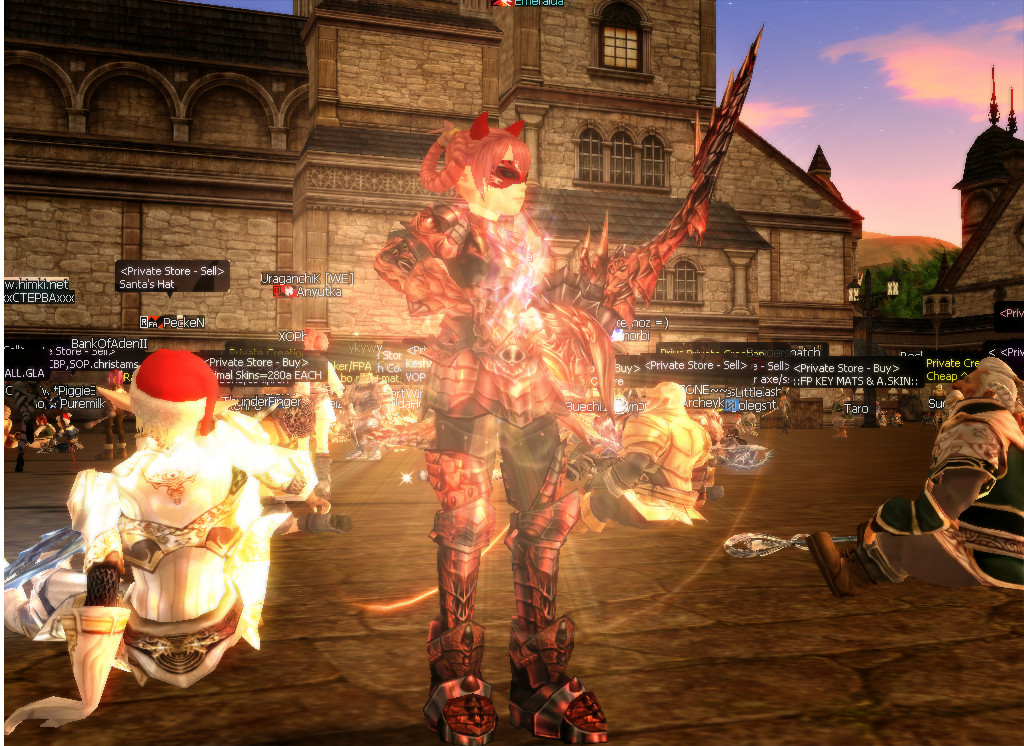Open the Santa's Hat private sell store
Screen dimensions: 1024x746
point(172,277)
